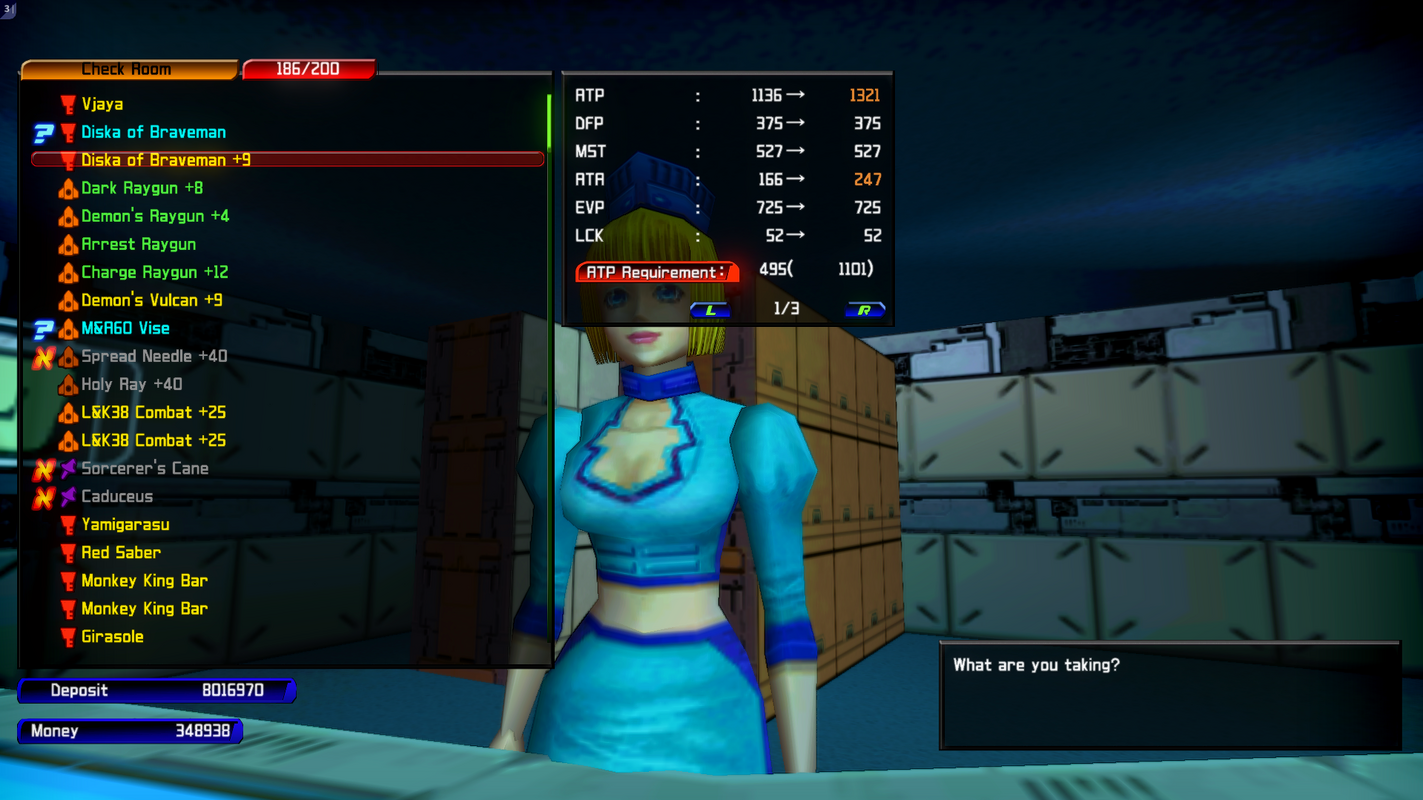Click the yellow N icon beside Spread Needle +40
This screenshot has height=800, width=1423.
pyautogui.click(x=44, y=356)
